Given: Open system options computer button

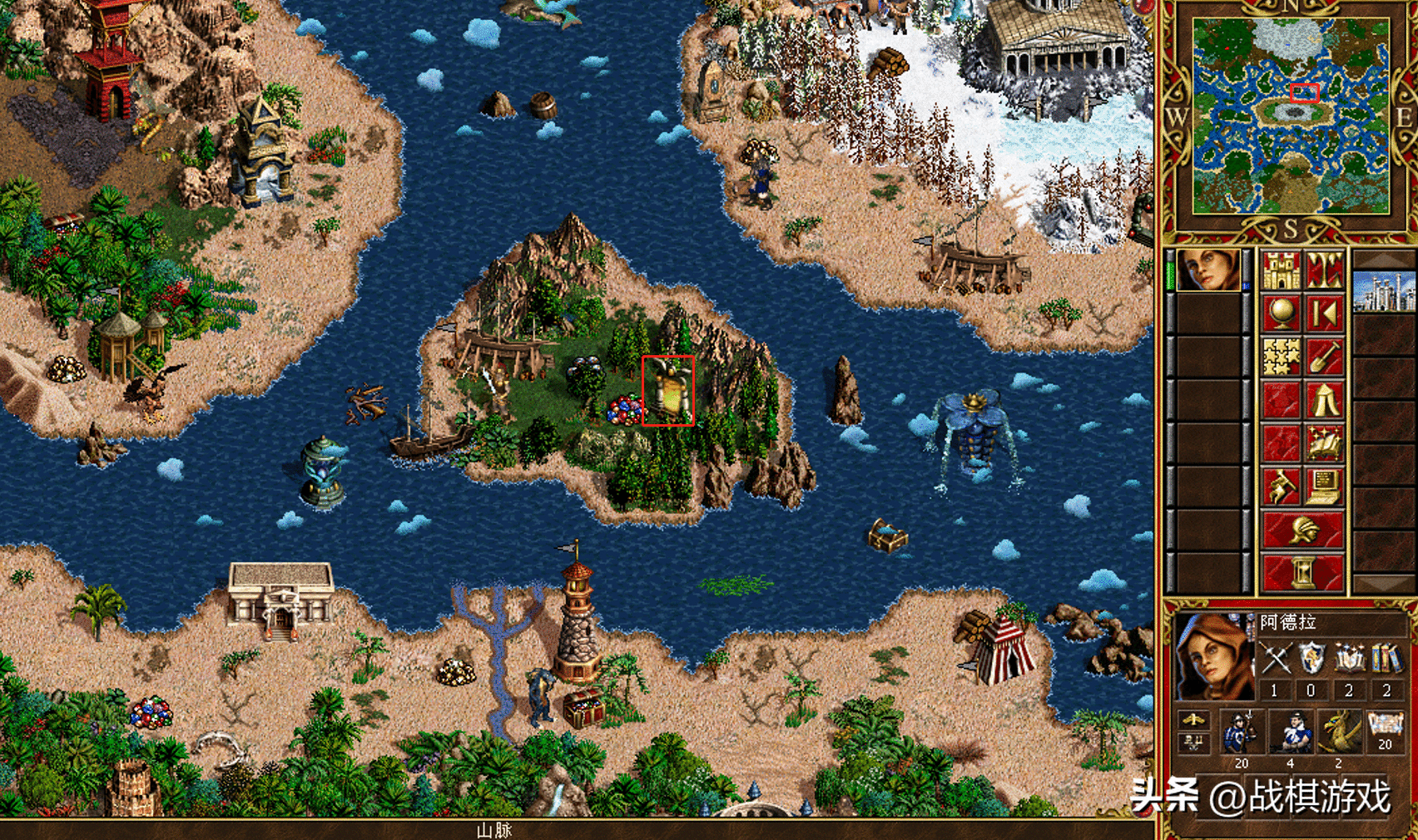Looking at the screenshot, I should (1325, 487).
